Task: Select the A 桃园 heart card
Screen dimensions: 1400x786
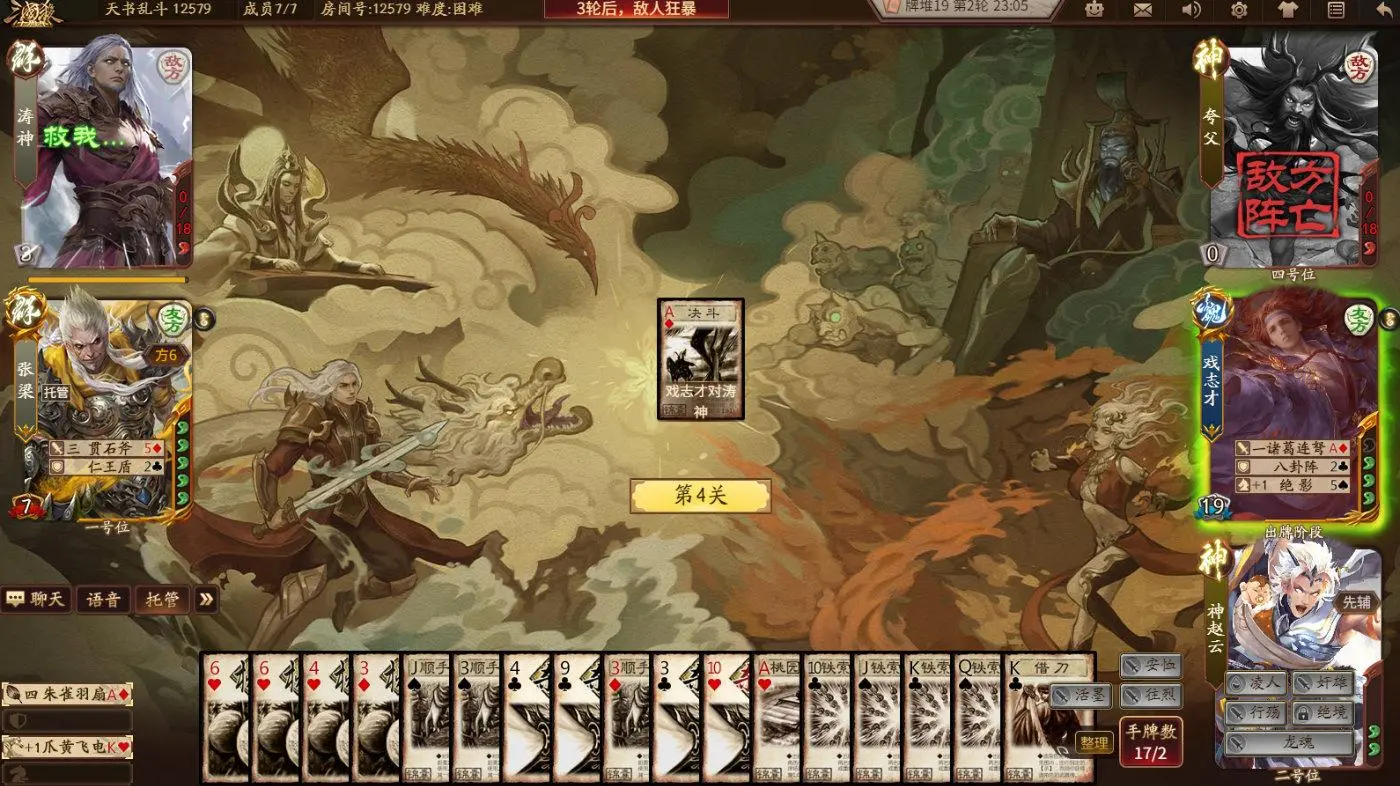Action: [x=776, y=717]
